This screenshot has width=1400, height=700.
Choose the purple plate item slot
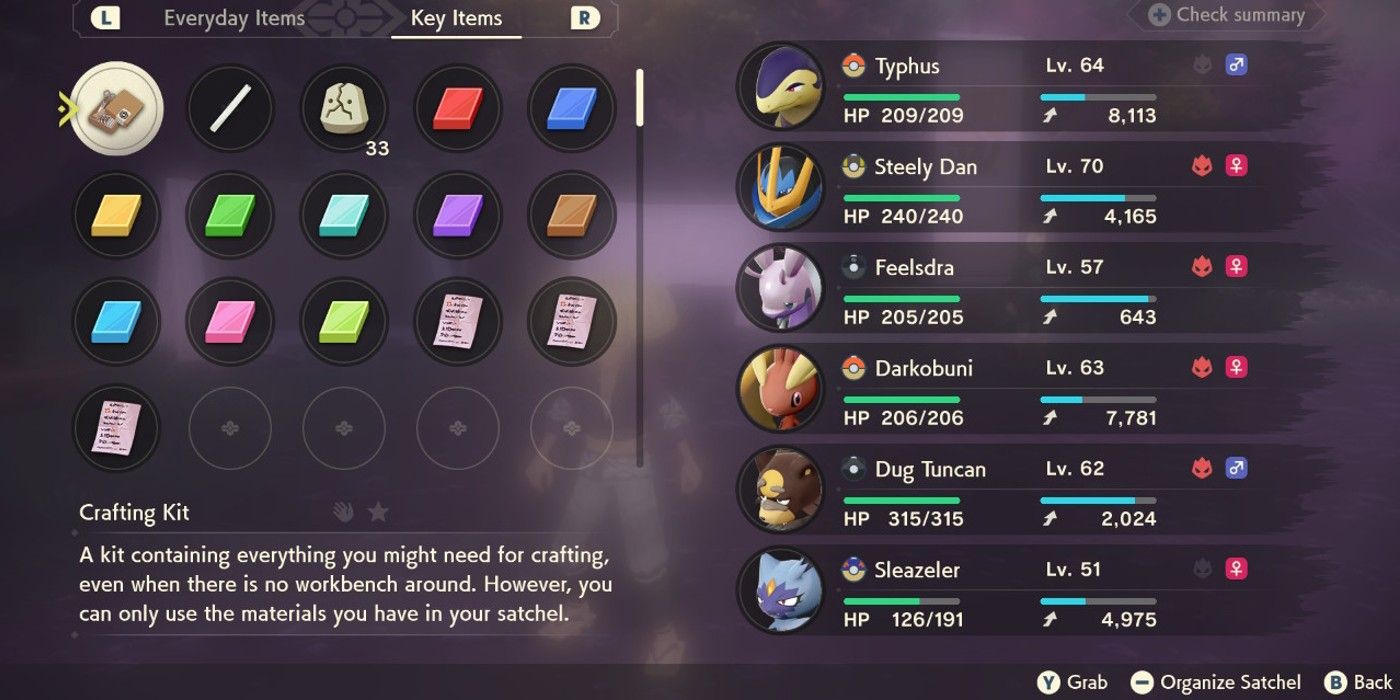click(x=458, y=215)
